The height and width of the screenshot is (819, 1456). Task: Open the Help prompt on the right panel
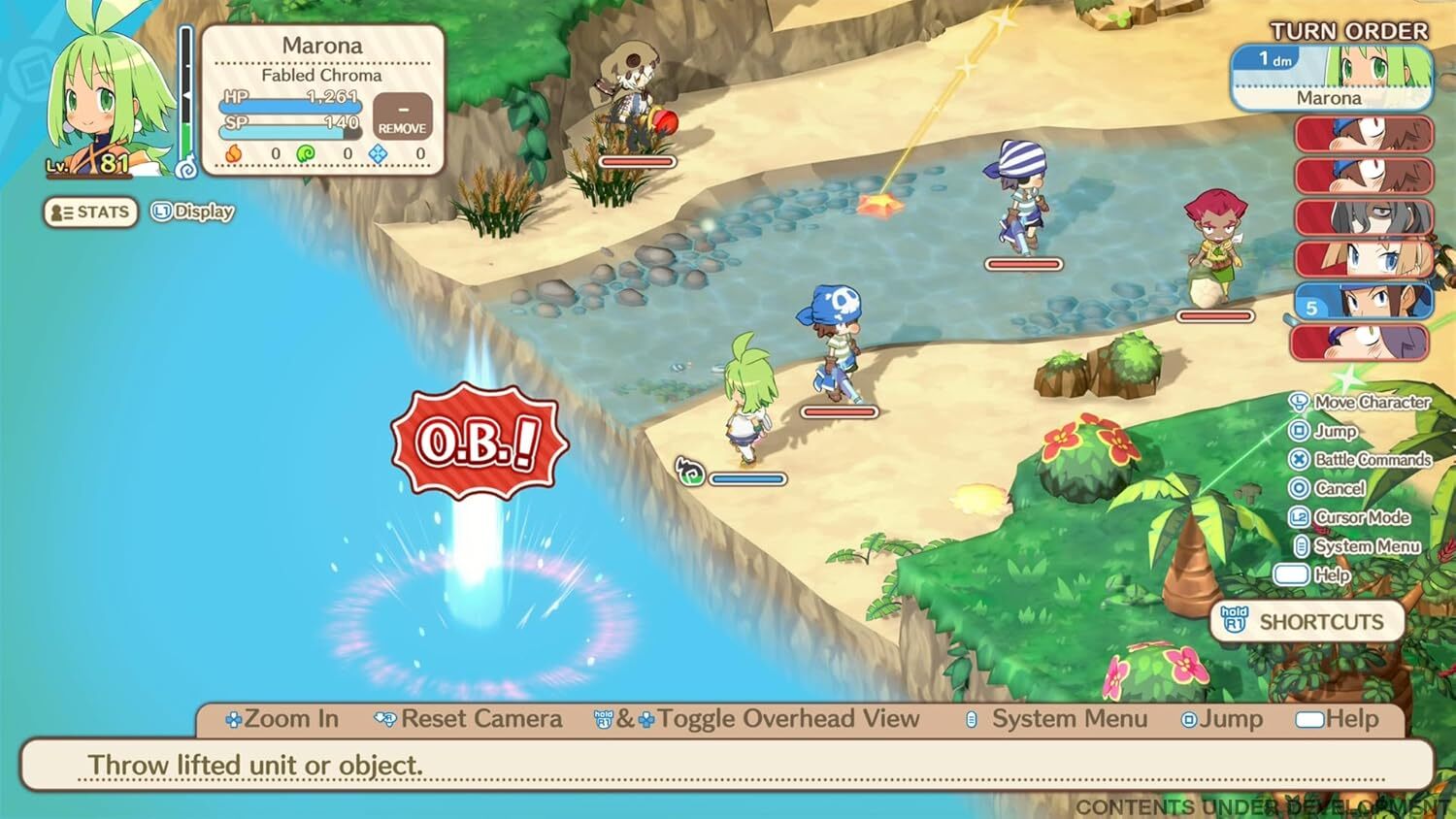[x=1292, y=574]
